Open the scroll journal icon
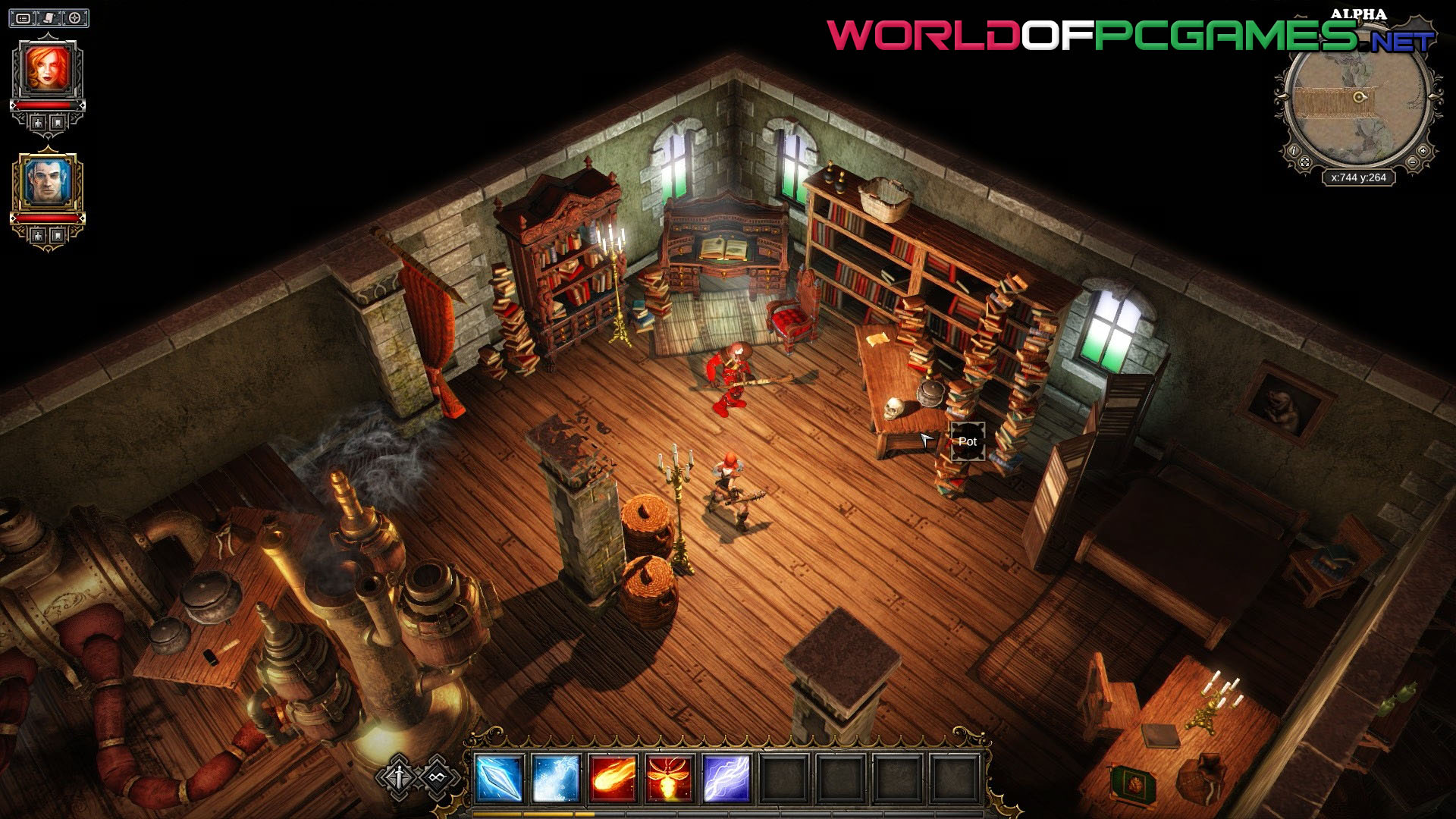 tap(49, 17)
